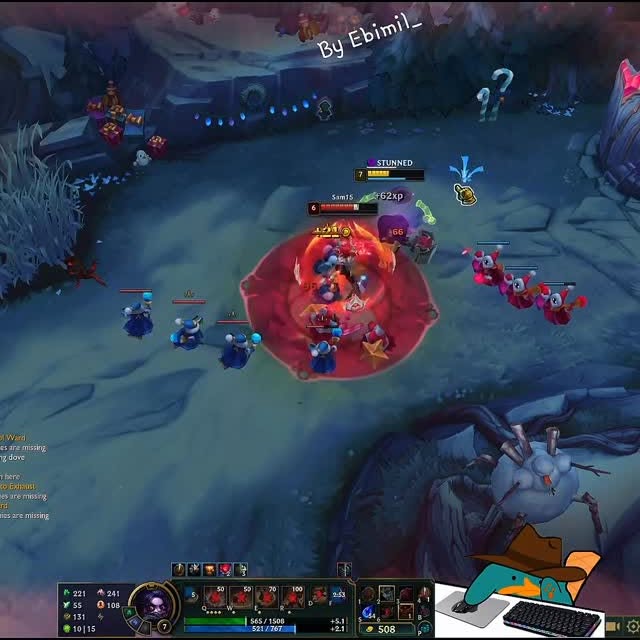Image resolution: width=640 pixels, height=640 pixels.
Task: Click the passive icon beside the Q ability
Action: [193, 595]
